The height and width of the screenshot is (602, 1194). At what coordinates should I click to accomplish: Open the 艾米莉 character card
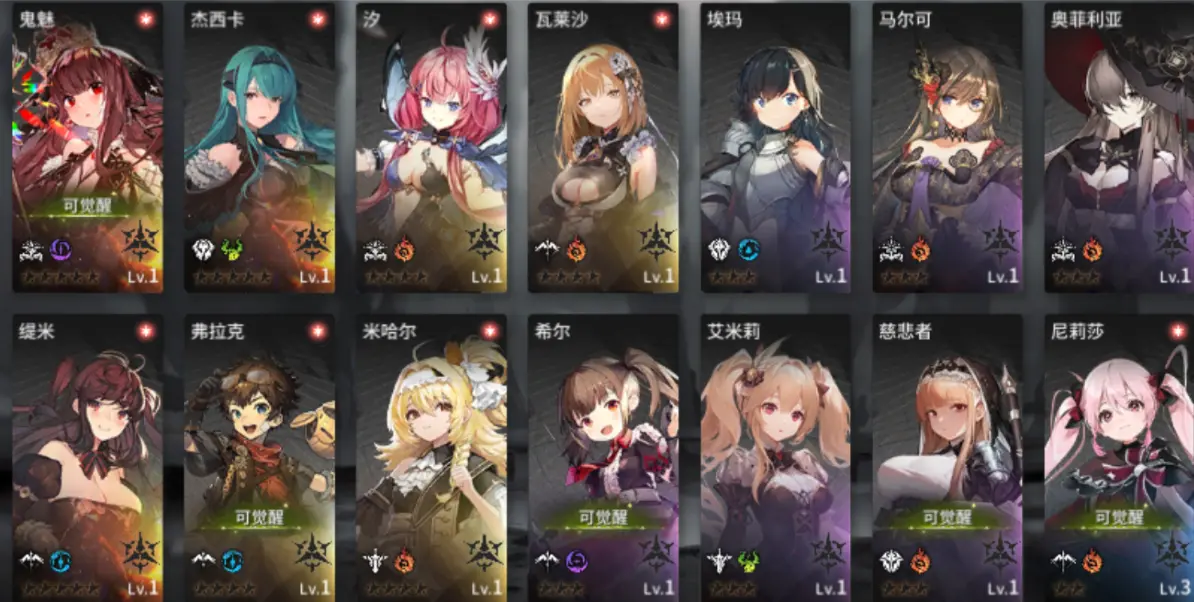pyautogui.click(x=774, y=458)
